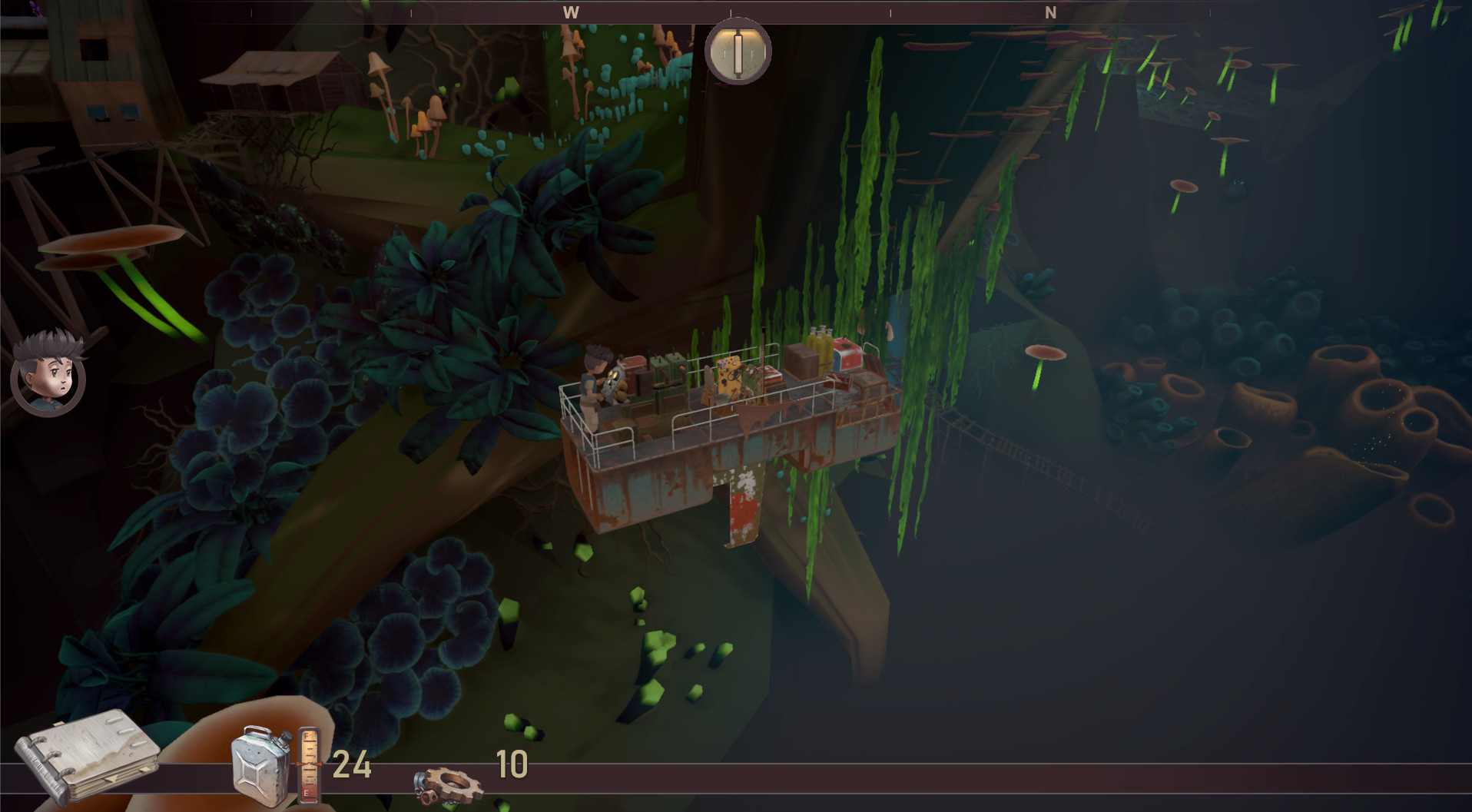The image size is (1472, 812).
Task: Select the gear resource icon
Action: [449, 784]
